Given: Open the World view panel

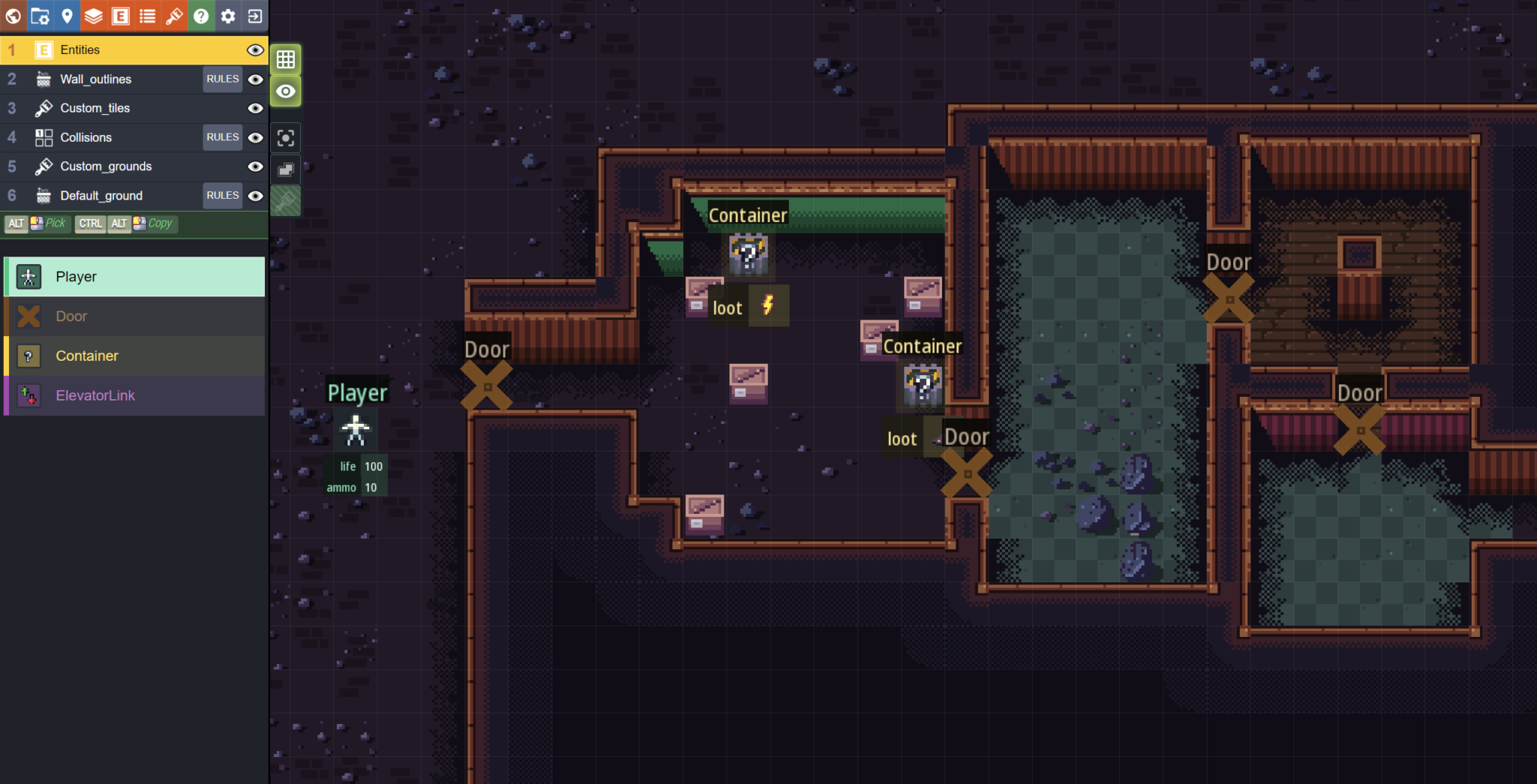Looking at the screenshot, I should coord(14,16).
